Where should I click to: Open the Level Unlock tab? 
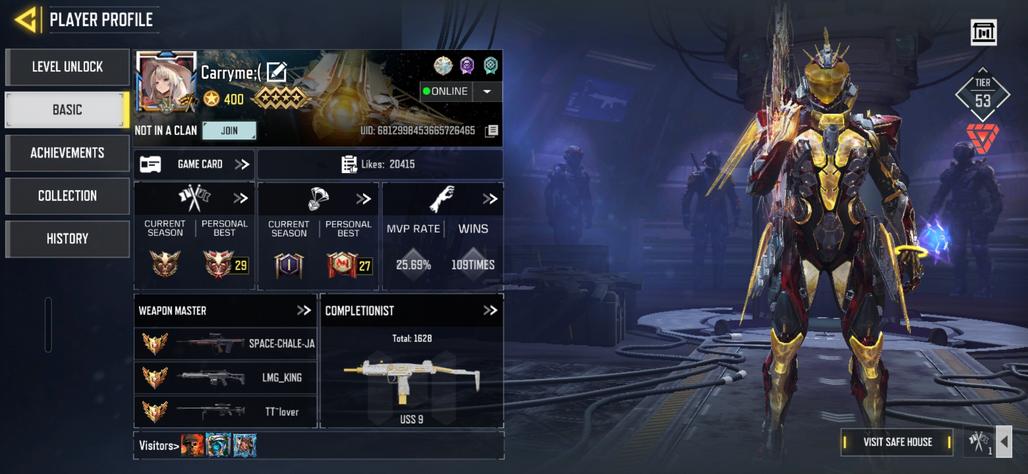pos(67,67)
